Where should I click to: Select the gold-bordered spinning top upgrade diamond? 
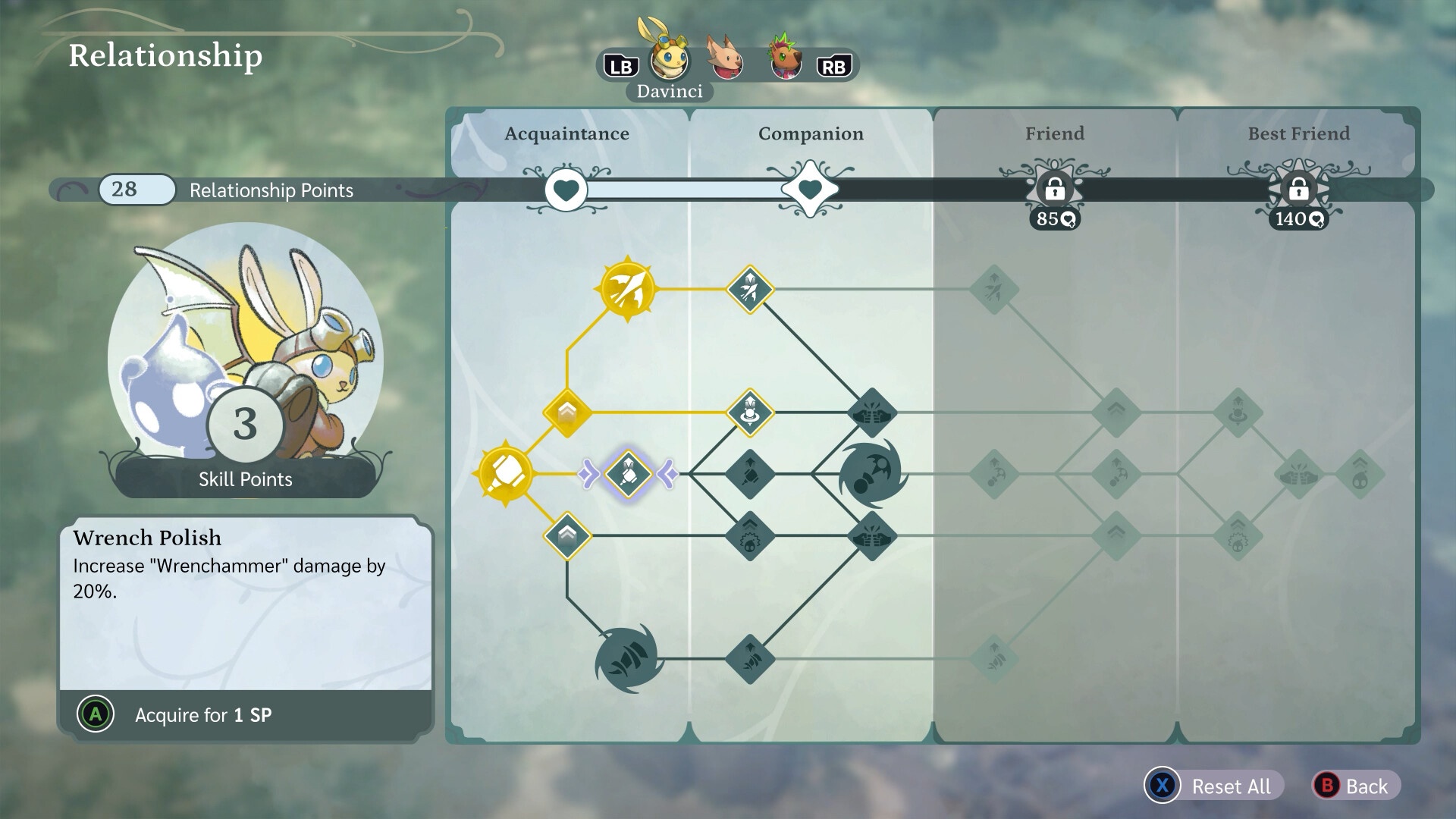750,413
